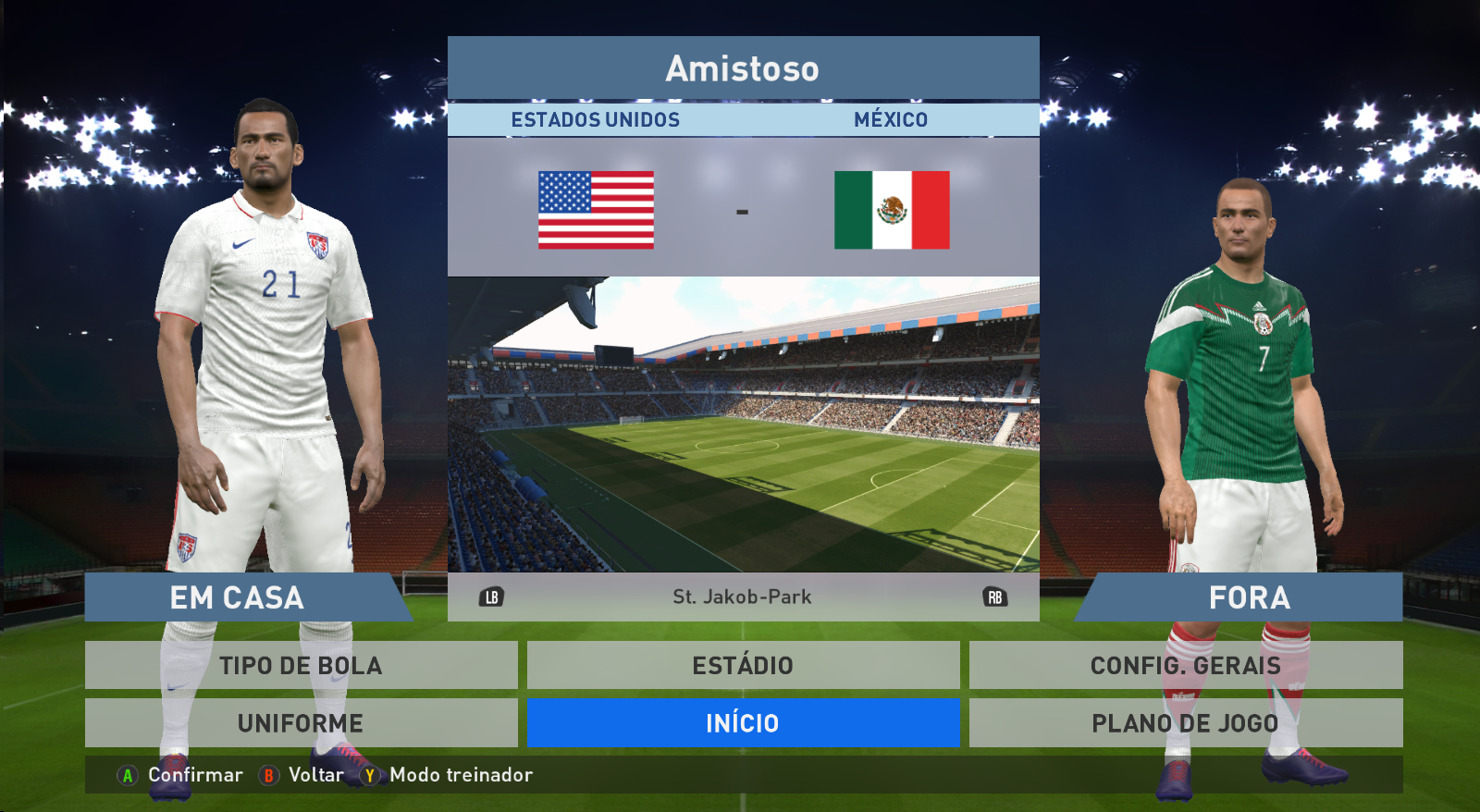
Task: Click the St. Jakob-Park stadium preview
Action: coord(743,424)
